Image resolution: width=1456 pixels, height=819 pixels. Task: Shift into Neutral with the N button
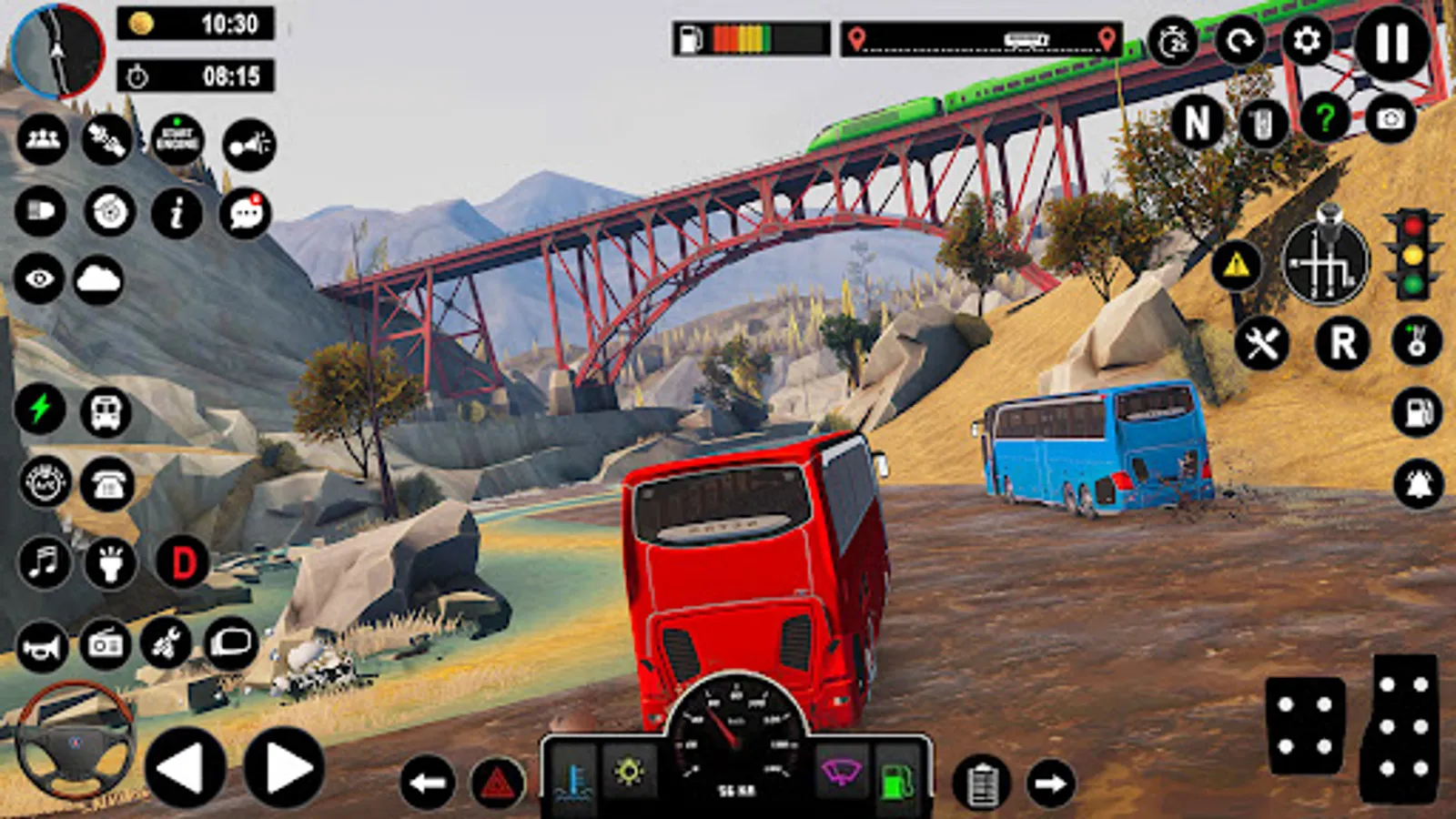tap(1197, 122)
